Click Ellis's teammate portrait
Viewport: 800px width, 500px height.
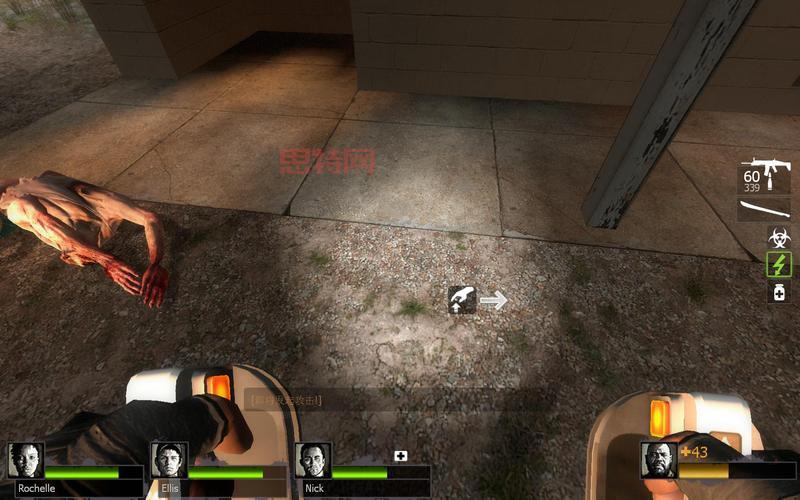click(169, 460)
